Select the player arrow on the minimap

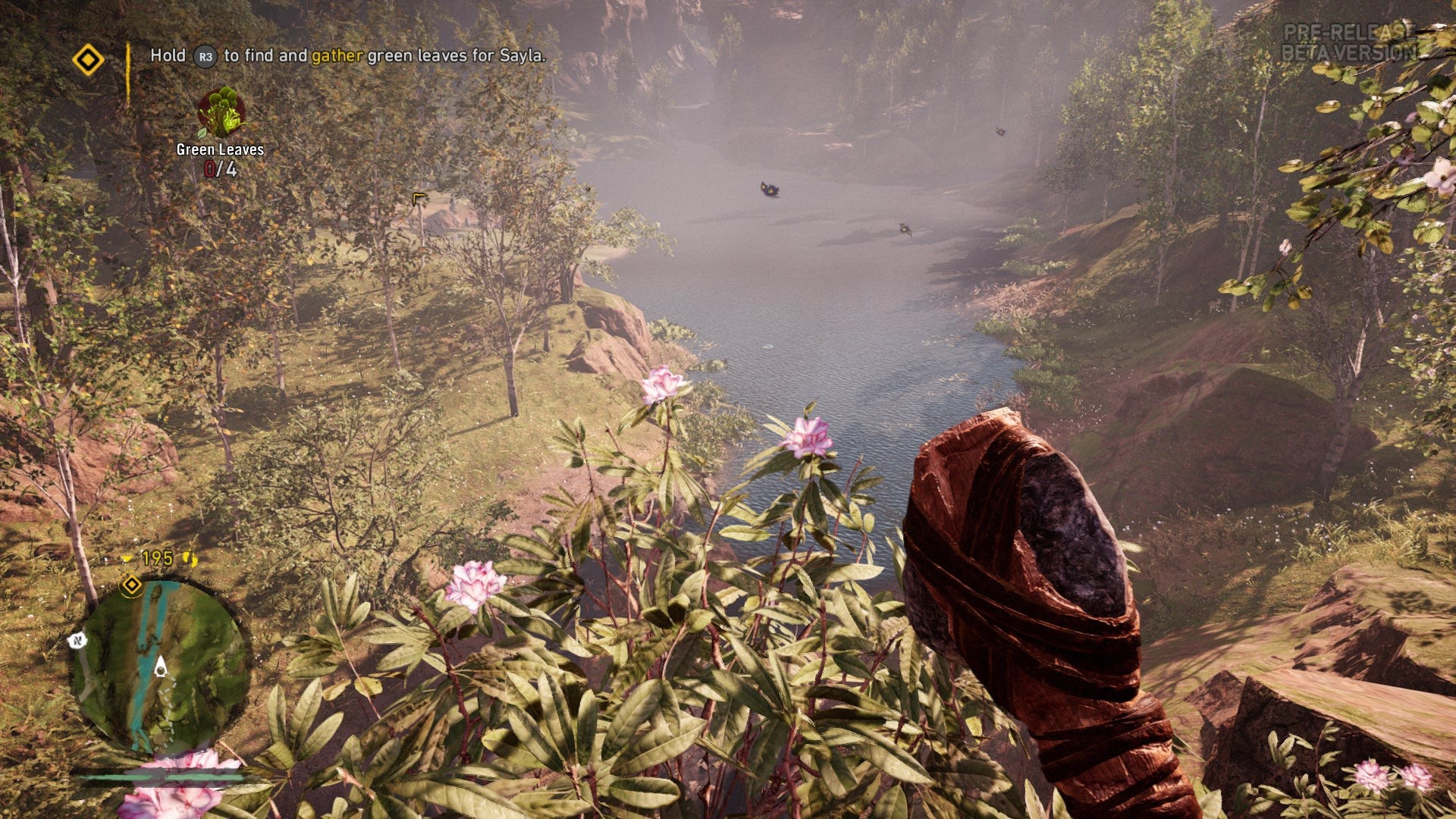[x=160, y=667]
